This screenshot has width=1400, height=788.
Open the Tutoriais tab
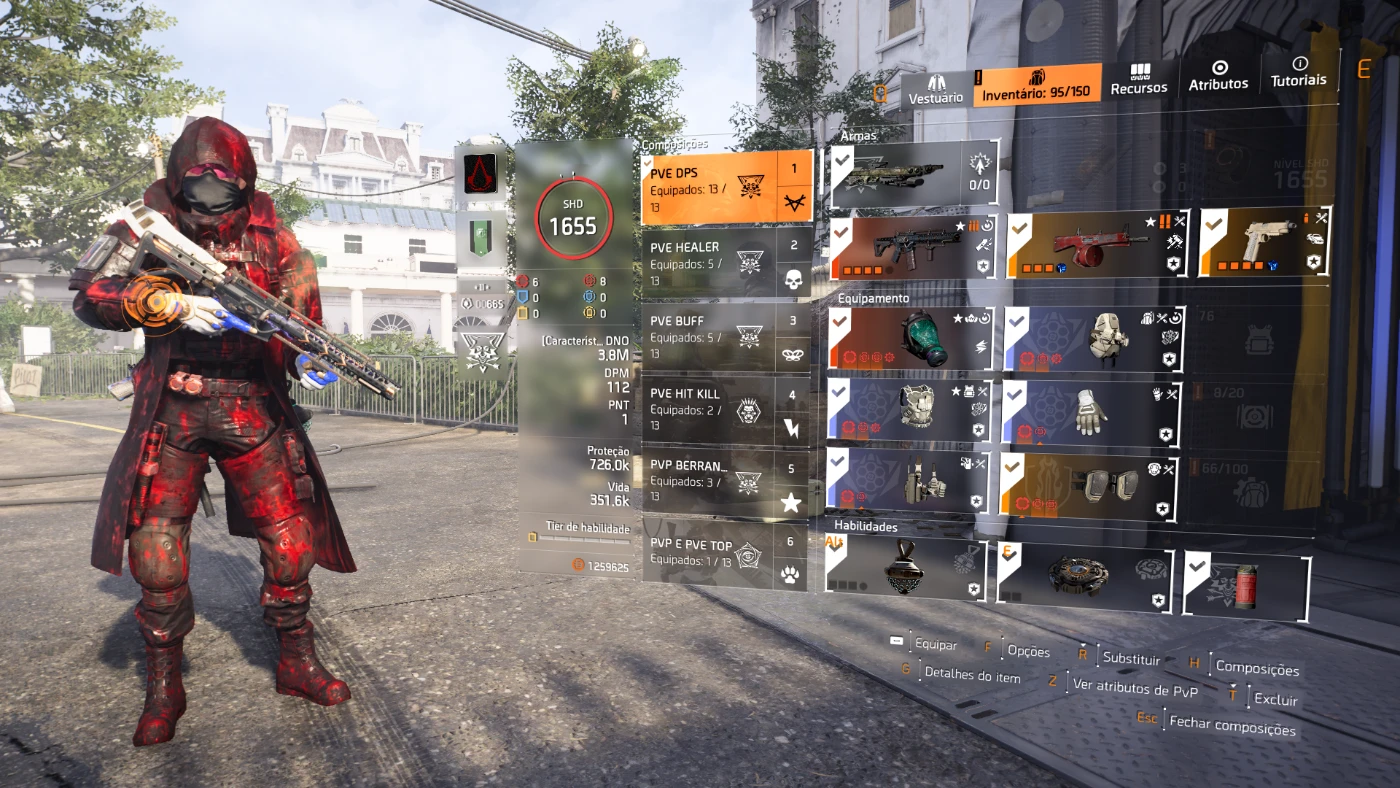coord(1299,72)
